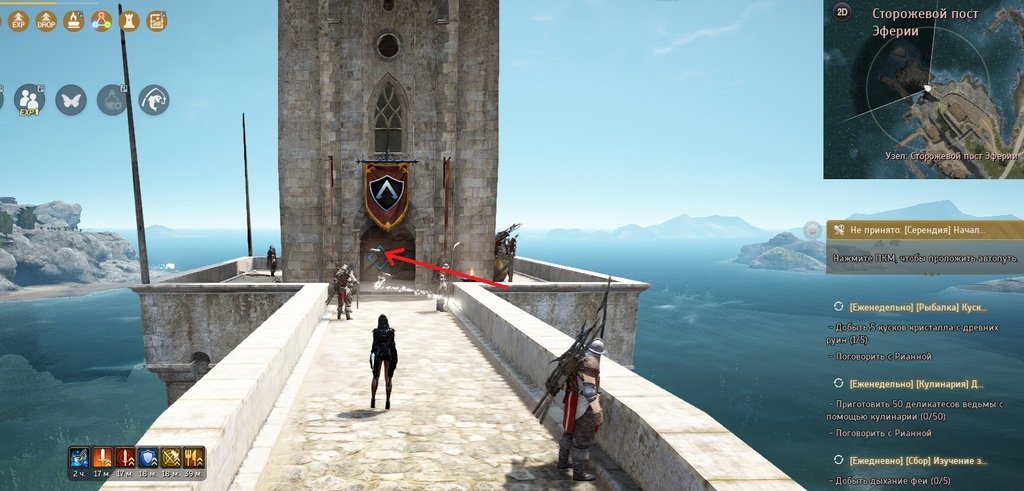Open the DROP rate bonus icon
Viewport: 1024px width, 491px height.
coord(46,20)
